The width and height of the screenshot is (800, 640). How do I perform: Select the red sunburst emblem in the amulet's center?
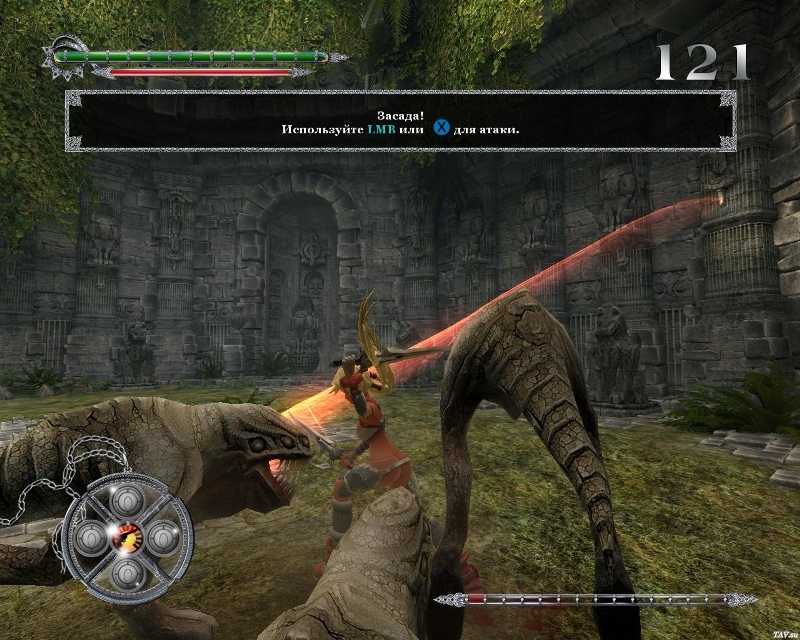128,537
